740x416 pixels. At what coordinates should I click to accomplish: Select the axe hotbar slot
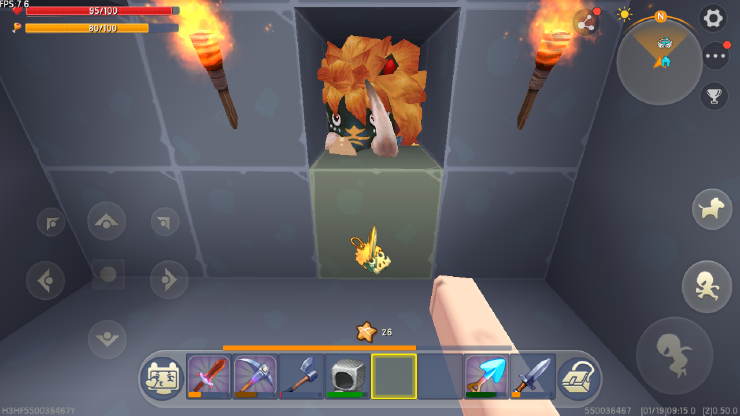point(301,377)
